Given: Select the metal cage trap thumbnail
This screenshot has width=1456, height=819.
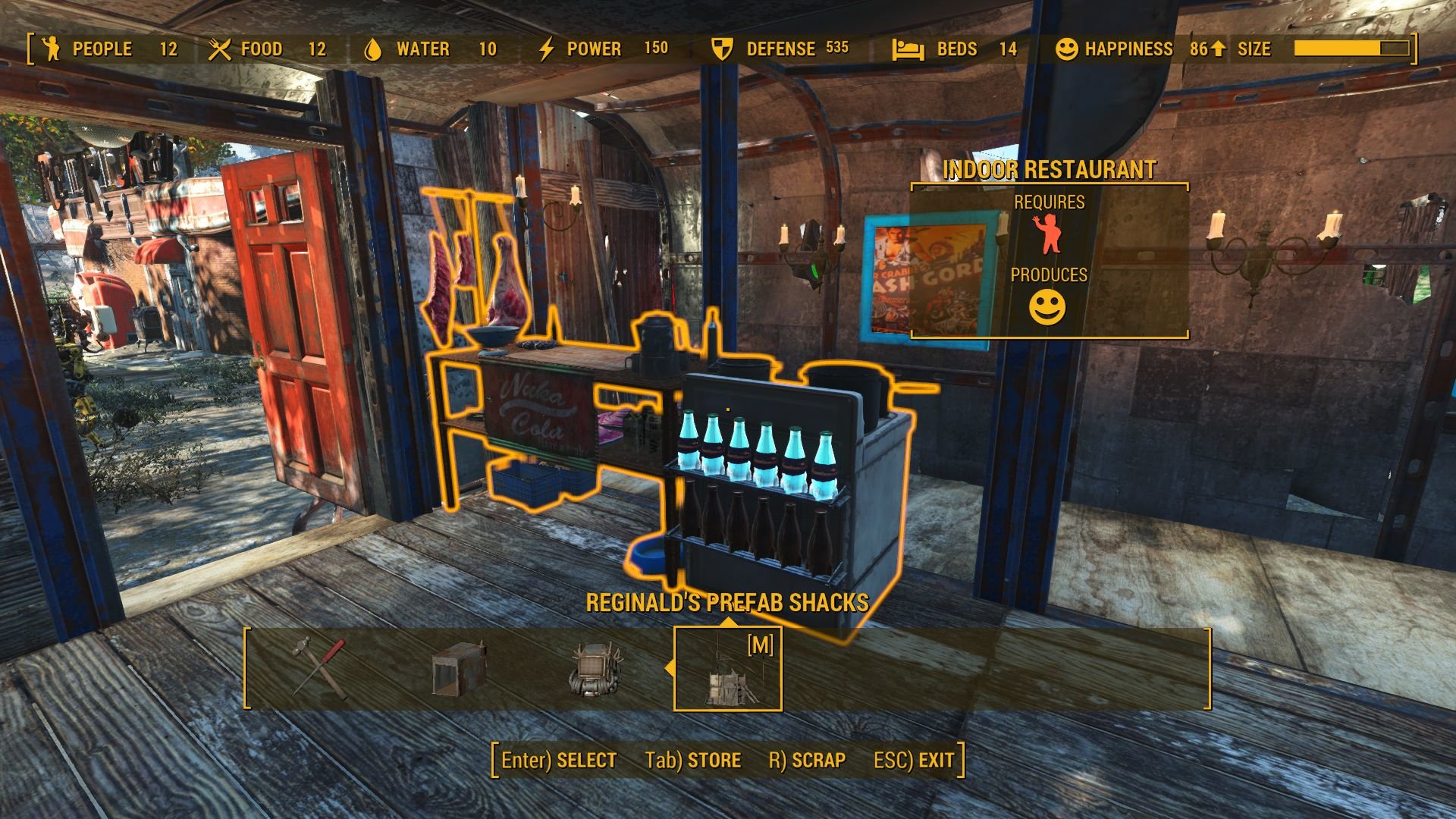Looking at the screenshot, I should coord(459,670).
